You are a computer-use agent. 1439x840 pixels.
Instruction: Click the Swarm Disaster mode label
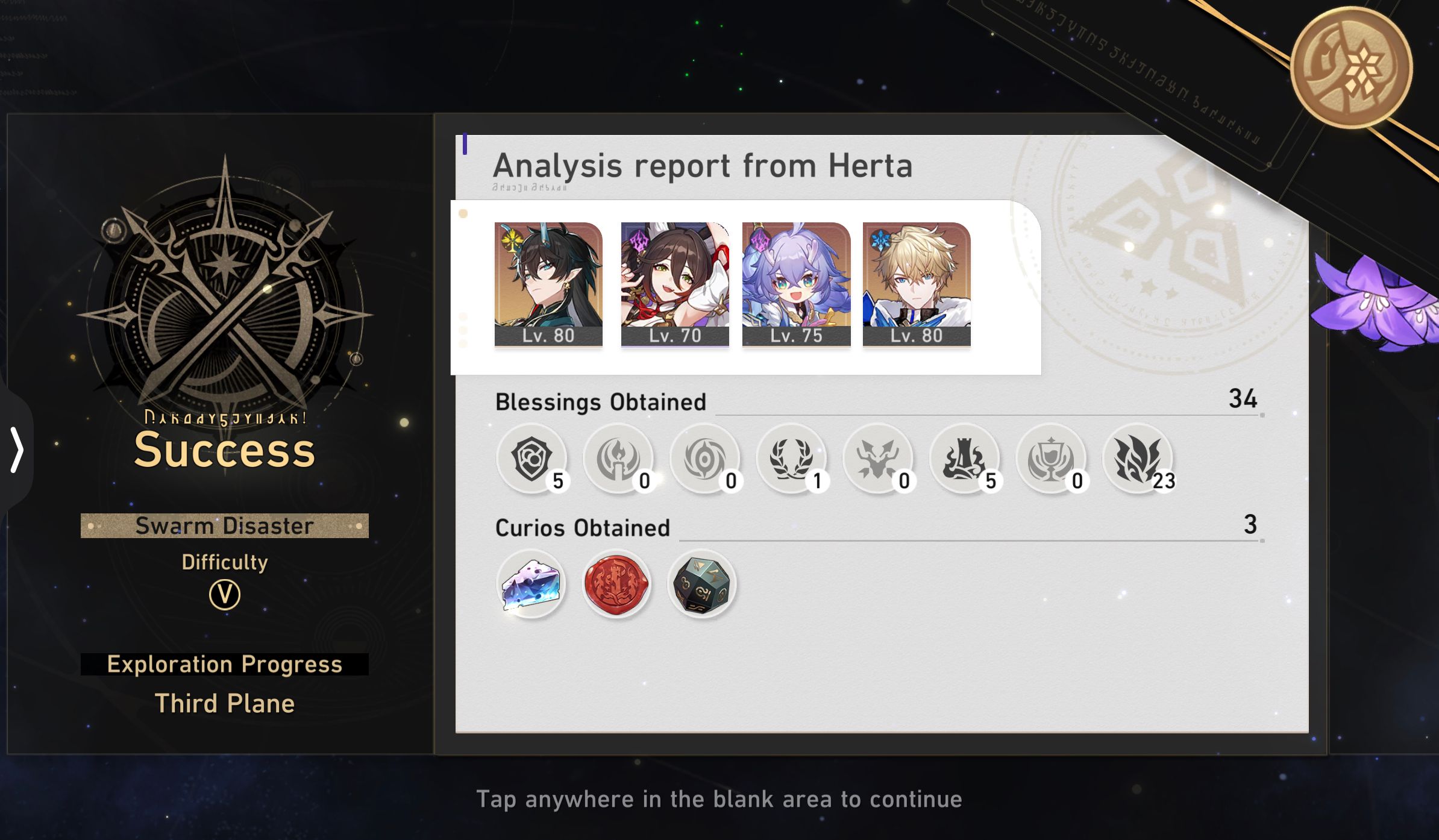224,525
